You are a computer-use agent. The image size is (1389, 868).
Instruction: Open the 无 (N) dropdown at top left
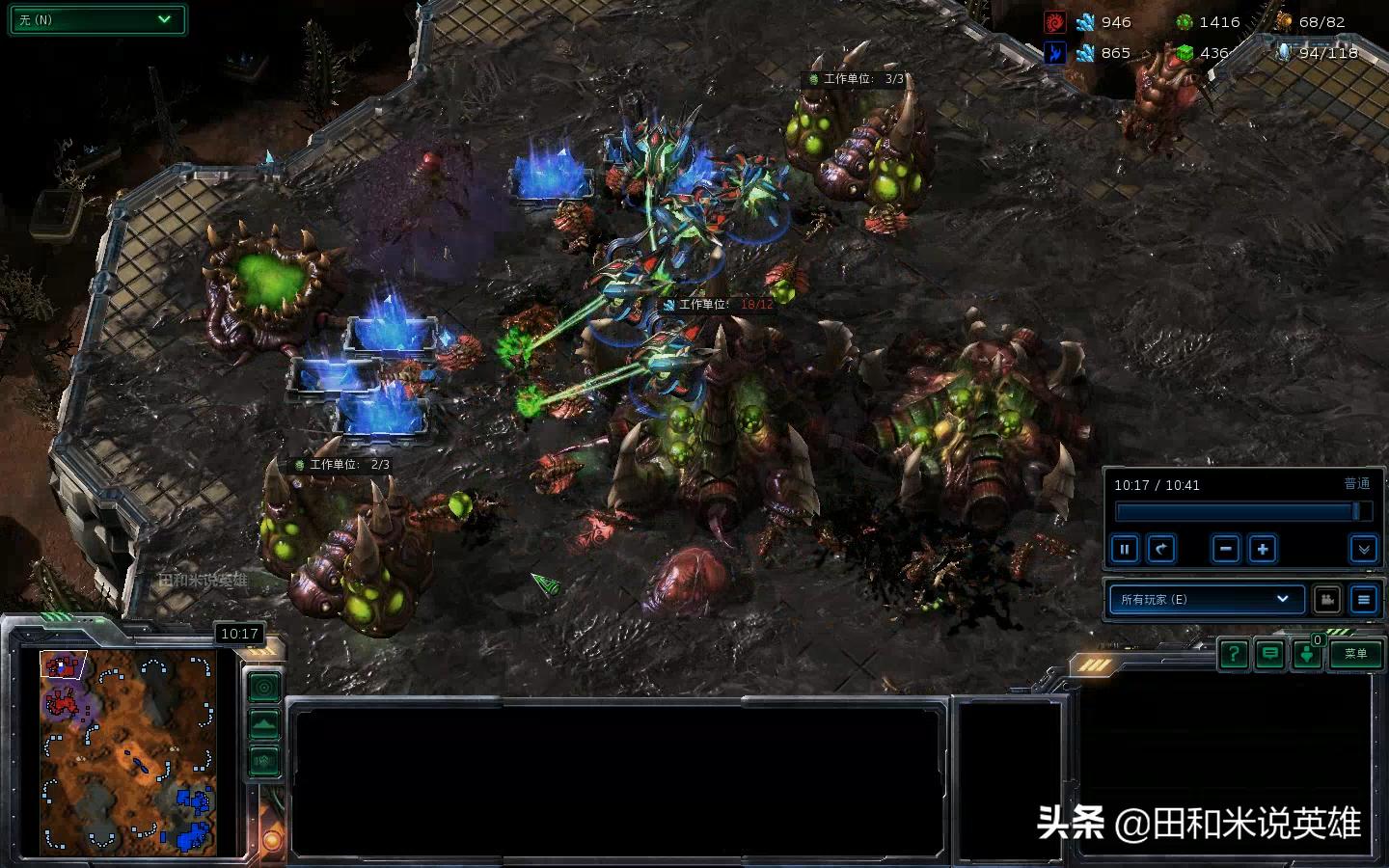coord(96,19)
